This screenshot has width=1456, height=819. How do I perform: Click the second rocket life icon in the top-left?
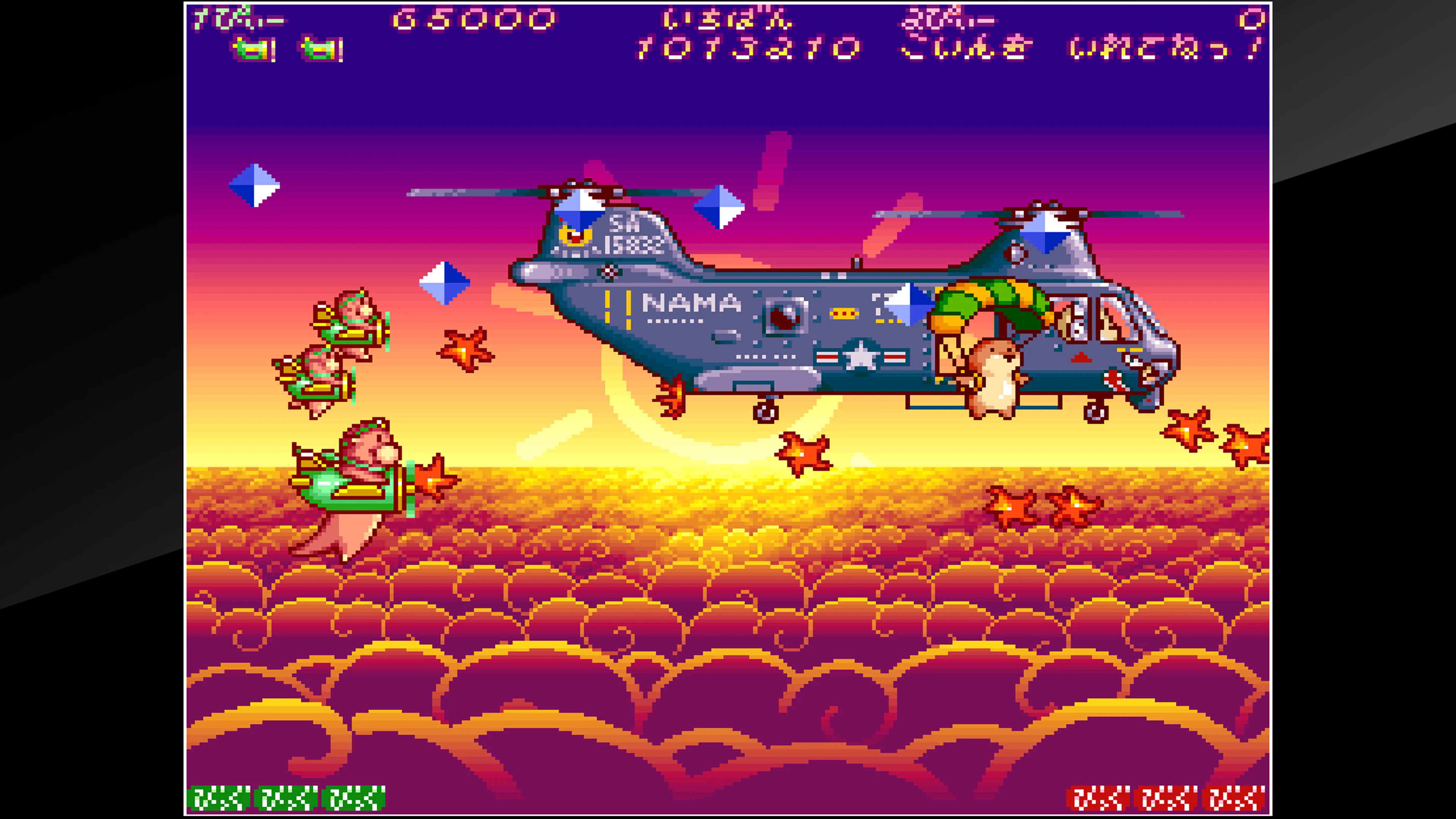(319, 48)
